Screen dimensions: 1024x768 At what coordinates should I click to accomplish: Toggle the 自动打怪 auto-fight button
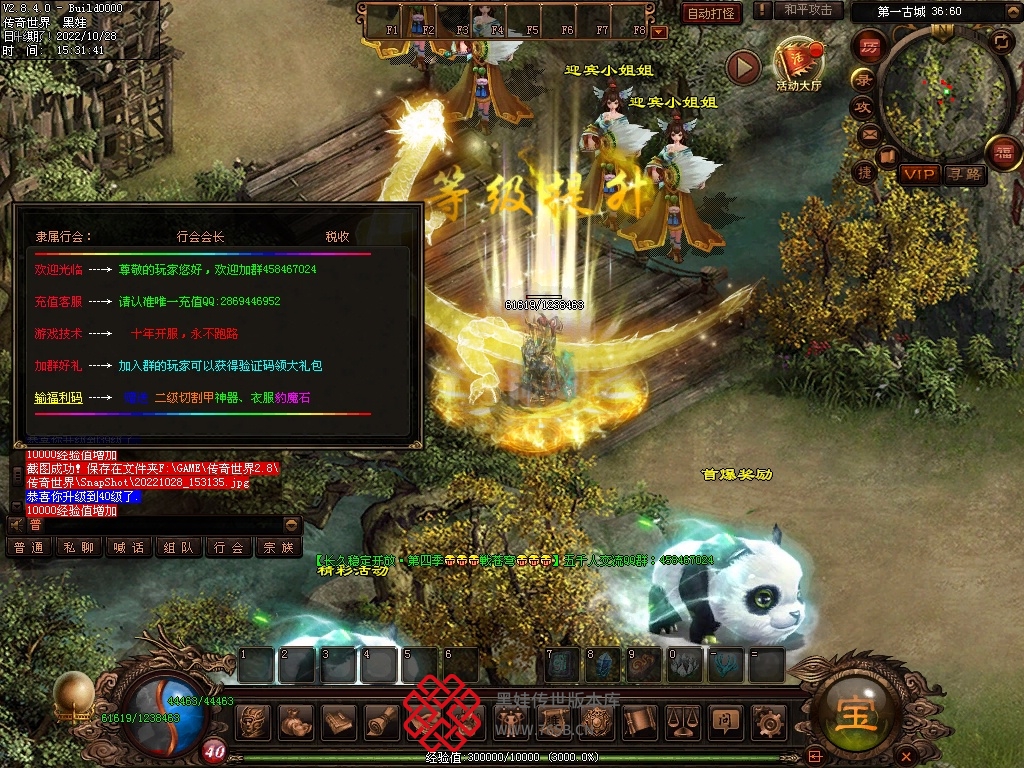[711, 13]
